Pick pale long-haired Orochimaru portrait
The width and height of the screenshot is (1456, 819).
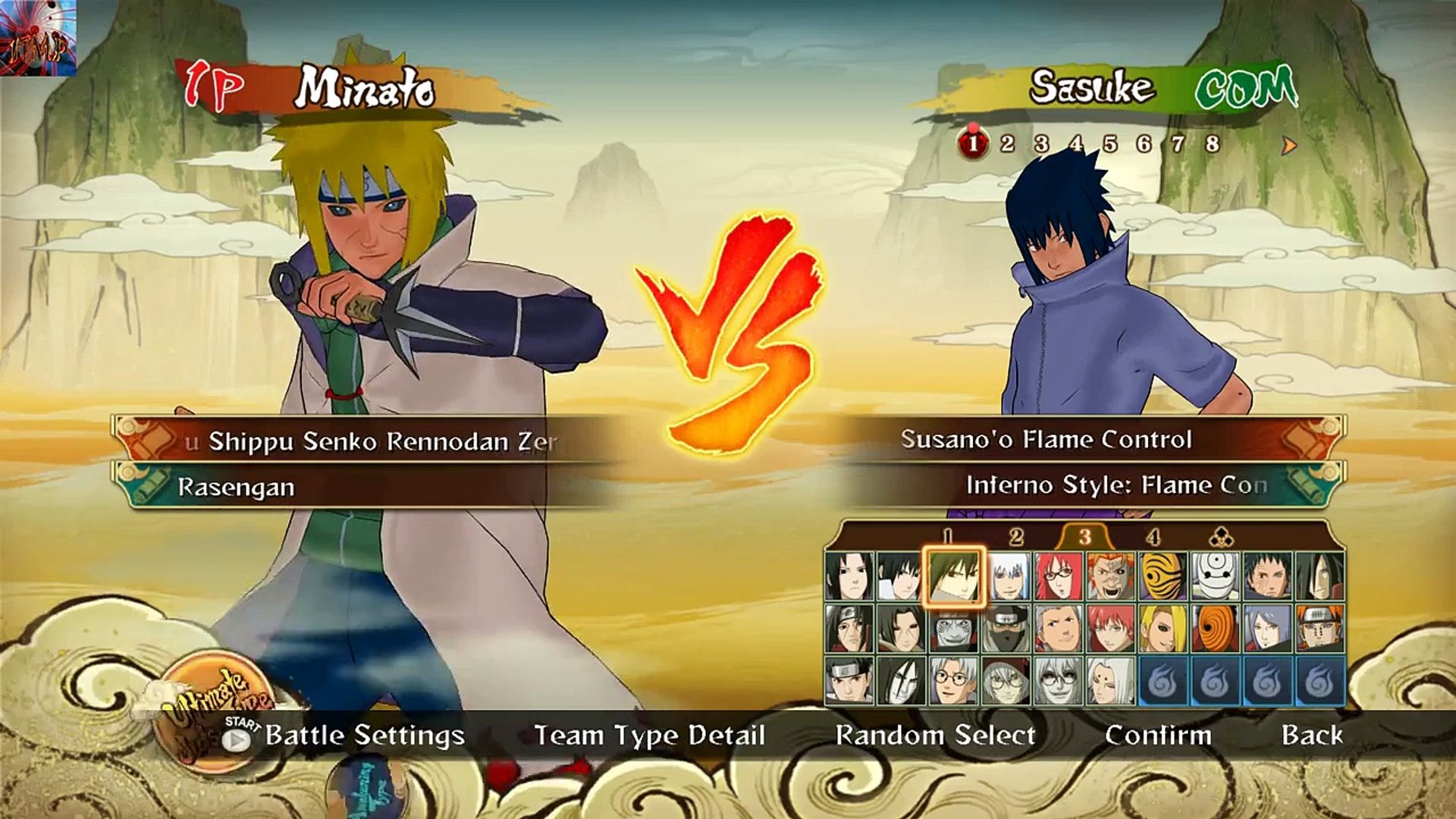tap(901, 680)
